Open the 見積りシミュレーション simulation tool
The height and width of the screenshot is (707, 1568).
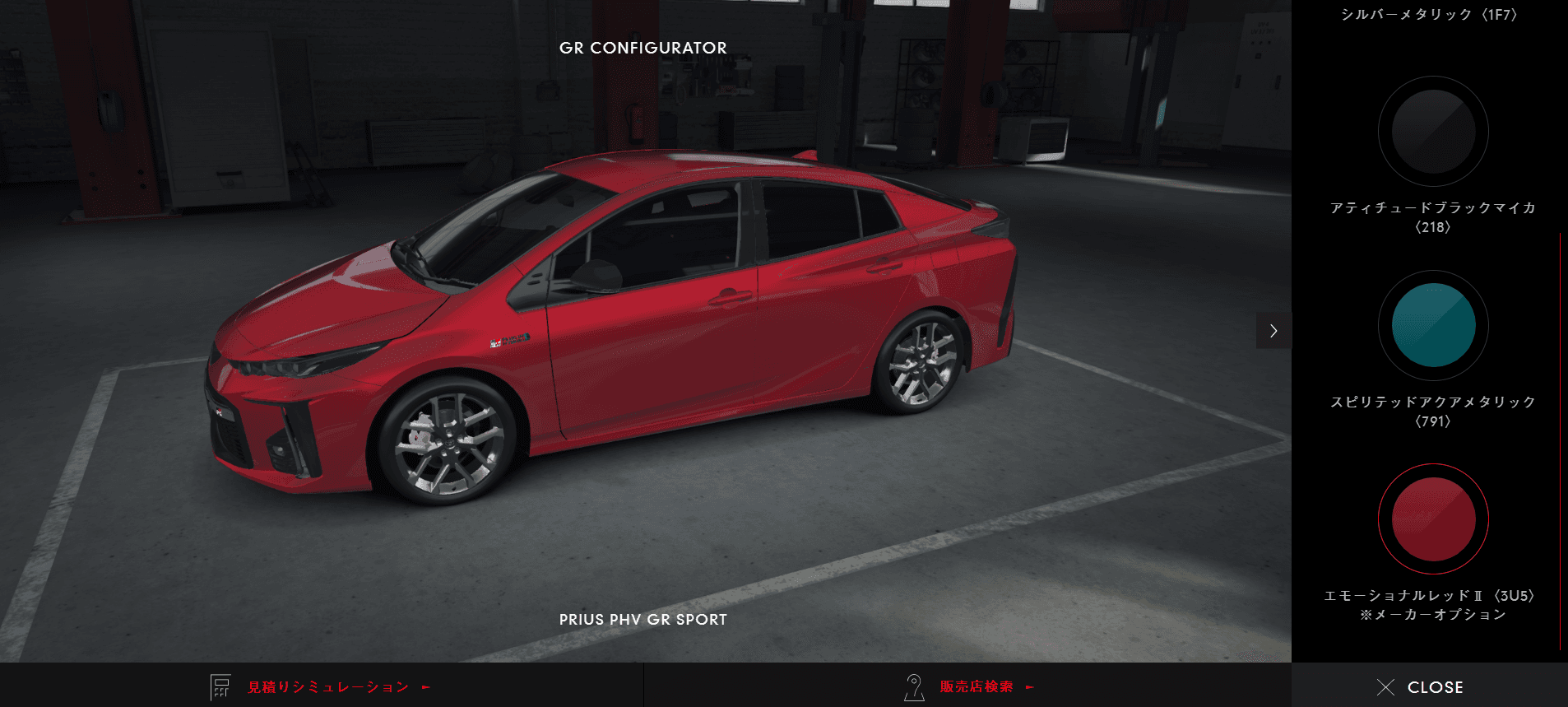[x=327, y=686]
